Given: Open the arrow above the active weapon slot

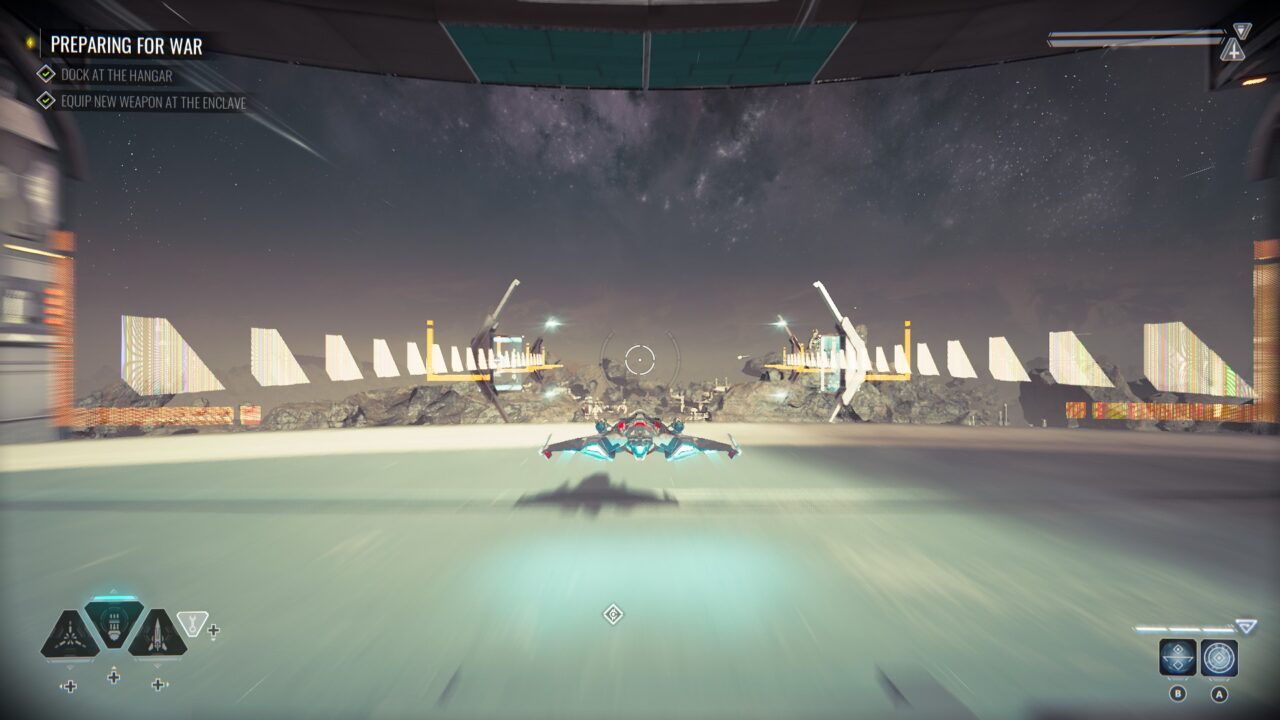Looking at the screenshot, I should pyautogui.click(x=112, y=589).
